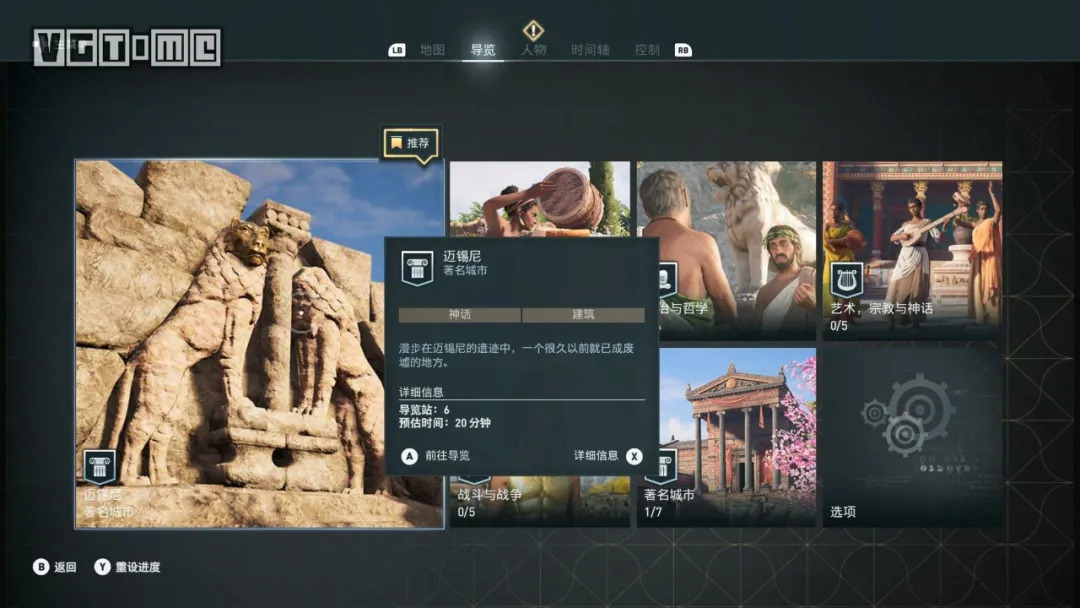The height and width of the screenshot is (608, 1080).
Task: Choose the 艺术、宗教与神话 category tile
Action: point(912,250)
